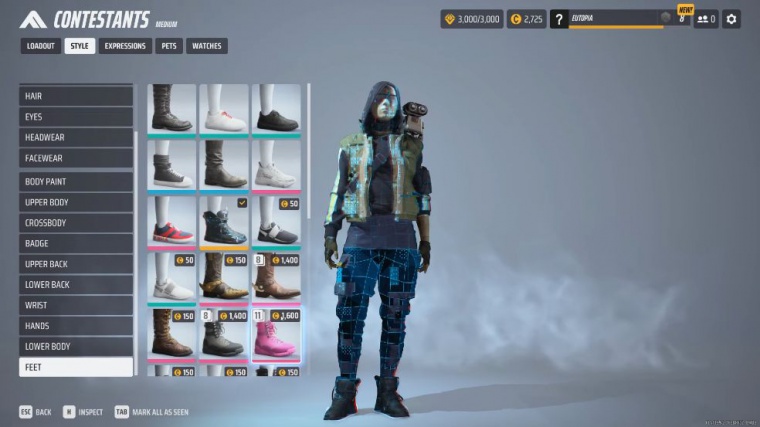Show the Facewear options
This screenshot has height=427, width=760.
(x=76, y=158)
